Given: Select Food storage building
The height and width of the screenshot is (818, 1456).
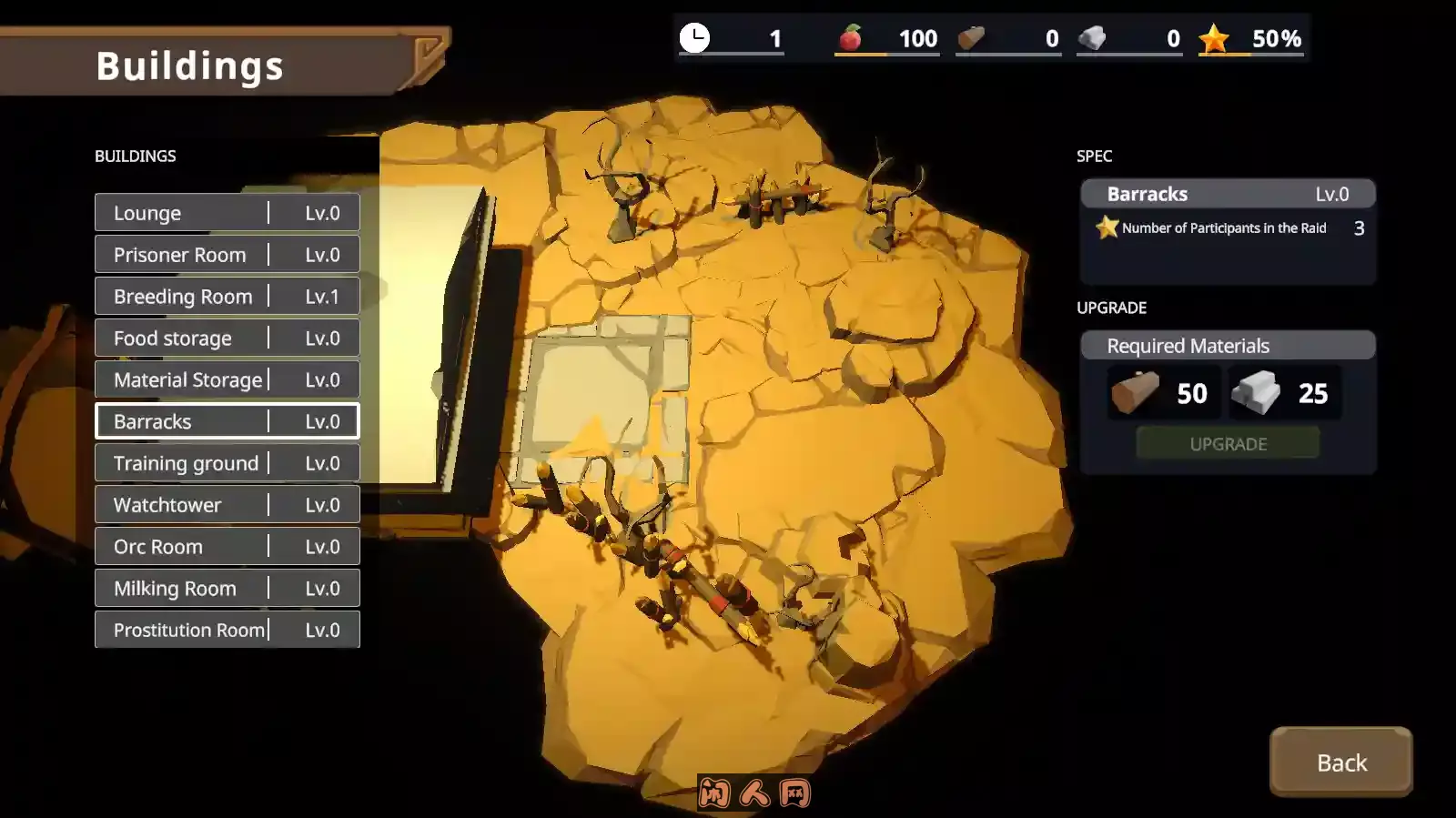Looking at the screenshot, I should pos(227,338).
